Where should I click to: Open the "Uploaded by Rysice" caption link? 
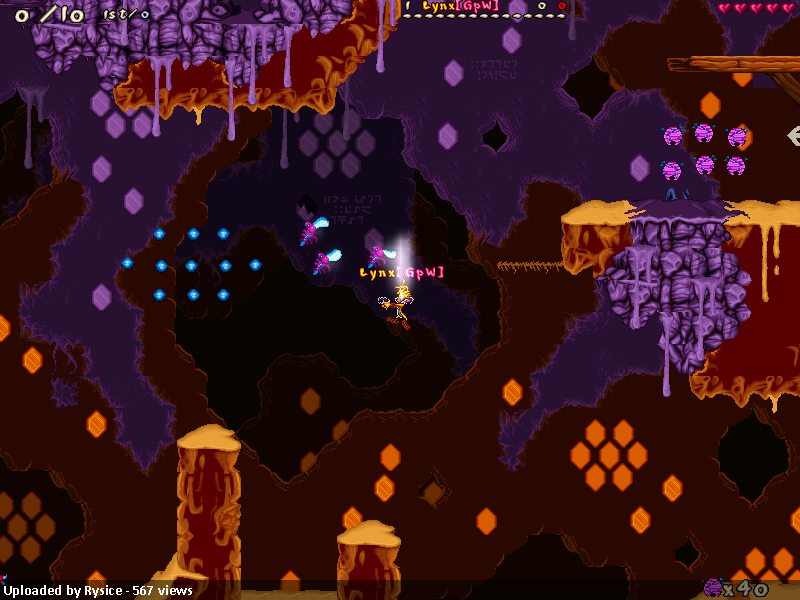point(98,591)
